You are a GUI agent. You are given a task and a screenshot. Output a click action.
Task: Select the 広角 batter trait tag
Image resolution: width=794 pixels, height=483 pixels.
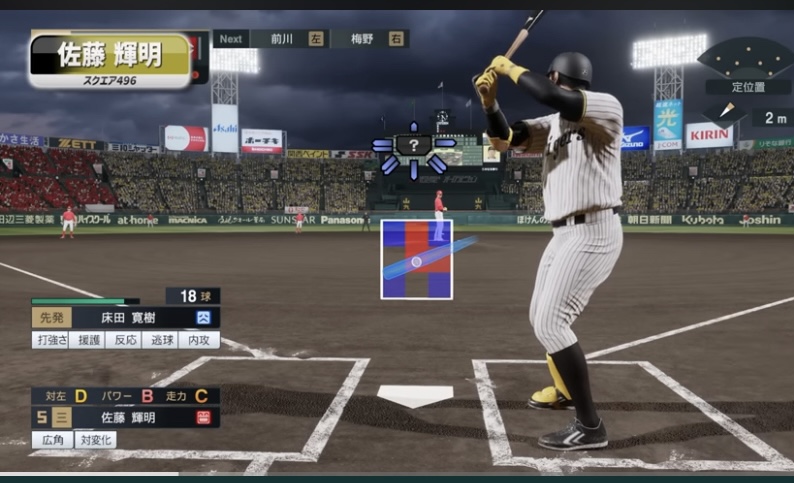click(x=51, y=440)
